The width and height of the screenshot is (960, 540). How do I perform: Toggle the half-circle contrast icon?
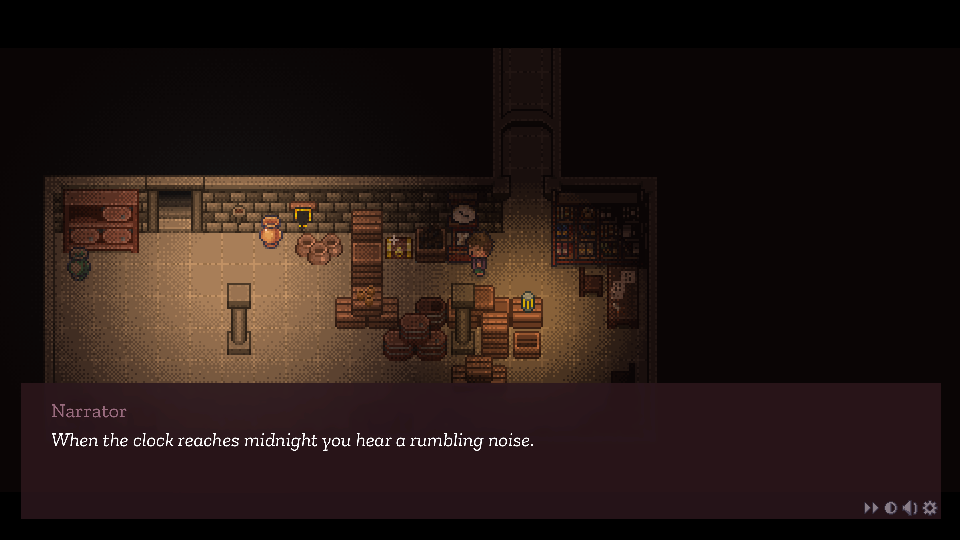click(x=890, y=508)
